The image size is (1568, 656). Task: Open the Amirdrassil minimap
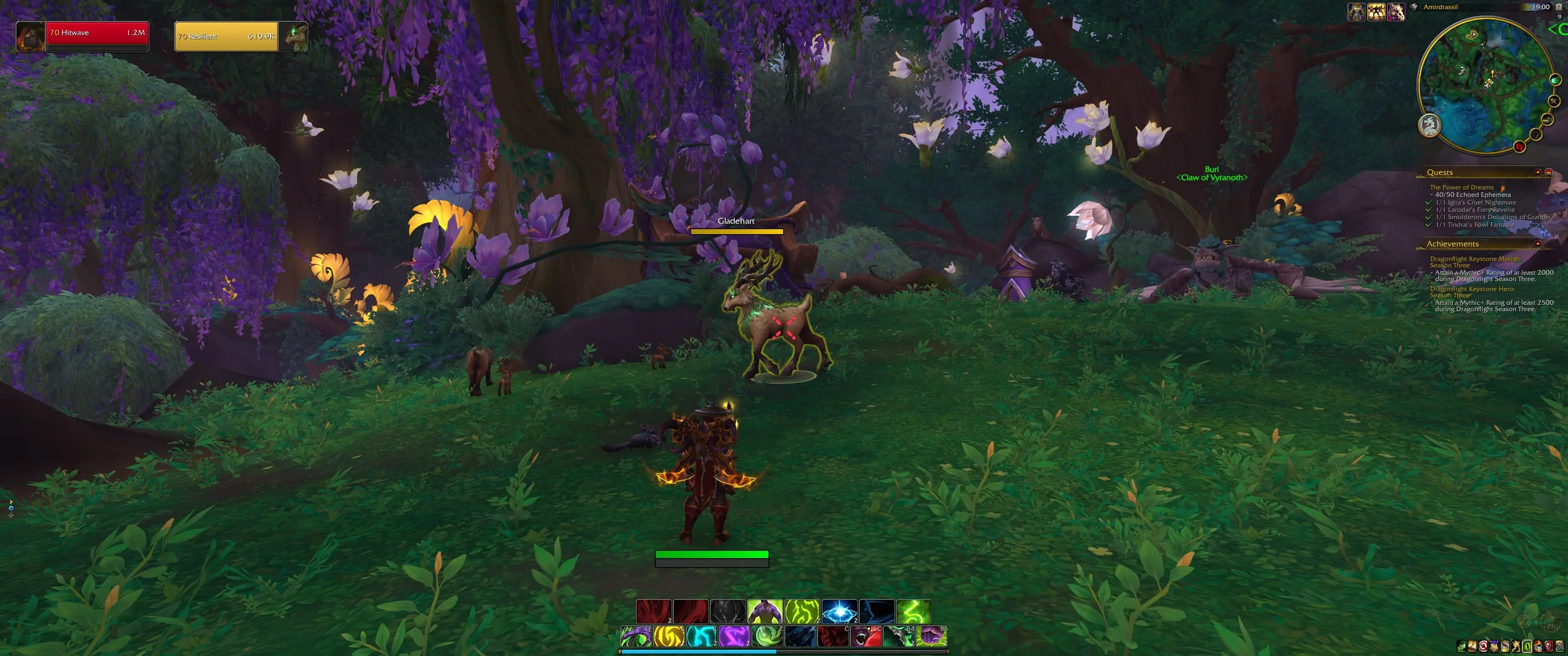pyautogui.click(x=1484, y=85)
